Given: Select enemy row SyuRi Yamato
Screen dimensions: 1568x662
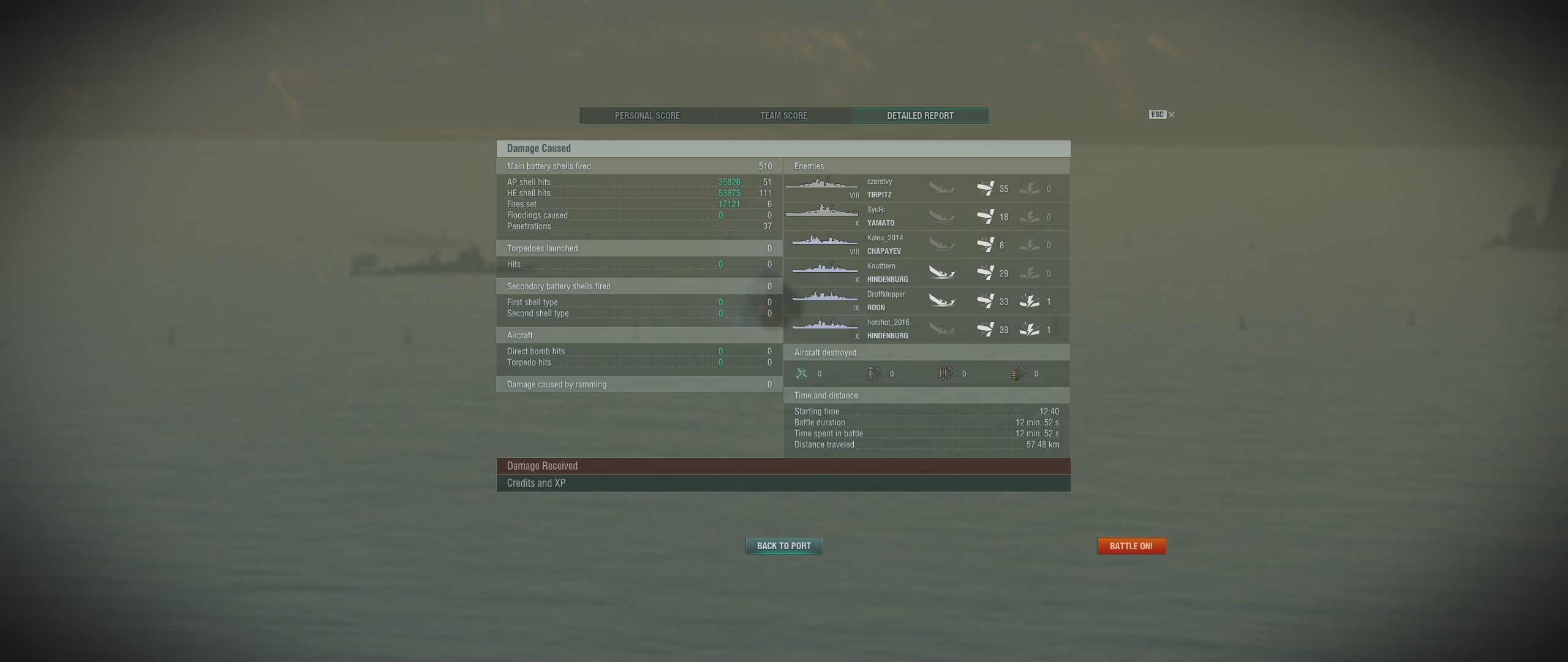Looking at the screenshot, I should click(x=926, y=217).
